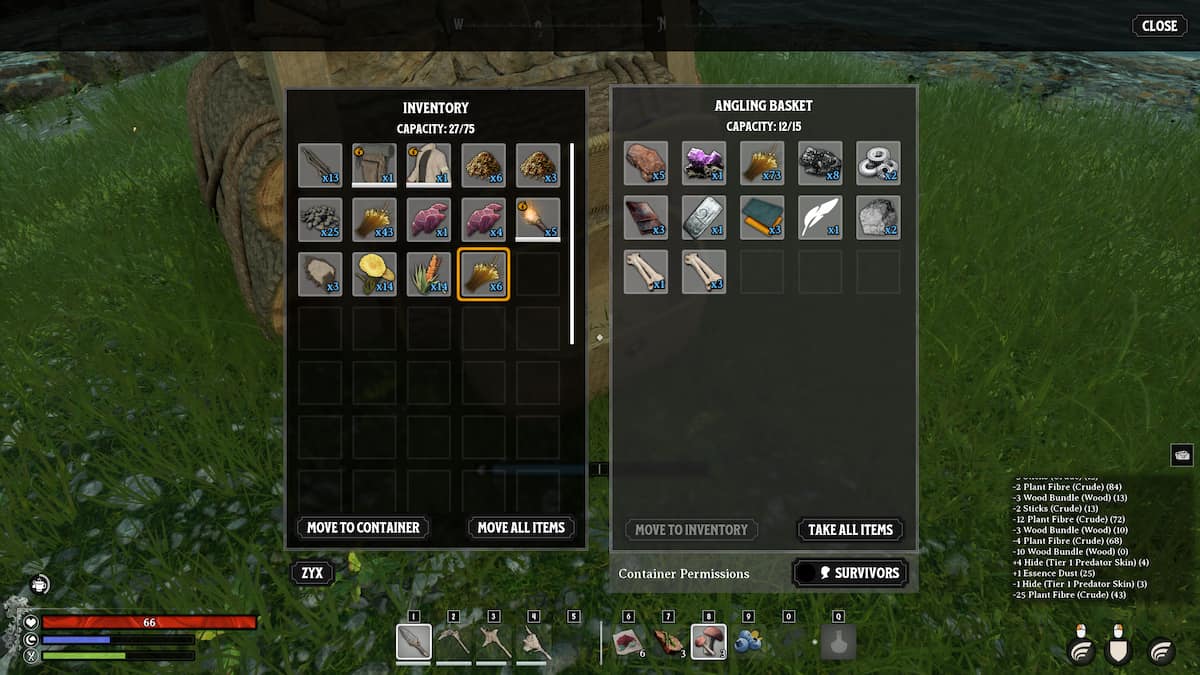Select the silver ingot in the basket
The image size is (1200, 675).
[x=704, y=217]
